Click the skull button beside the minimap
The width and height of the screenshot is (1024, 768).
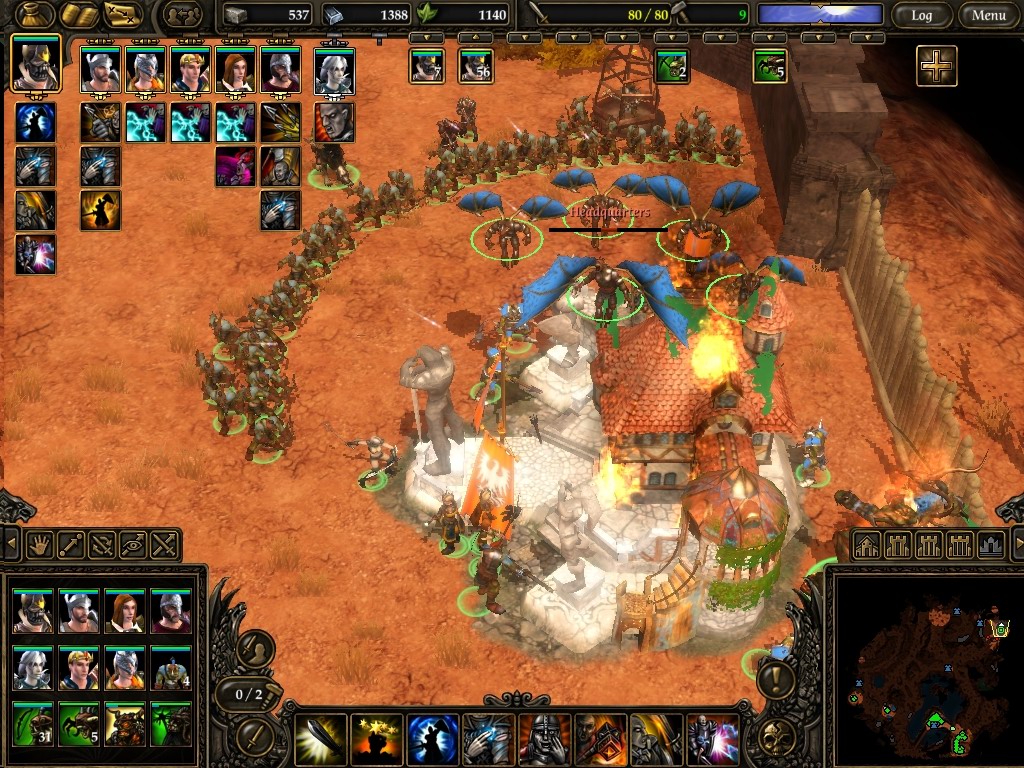pyautogui.click(x=775, y=738)
